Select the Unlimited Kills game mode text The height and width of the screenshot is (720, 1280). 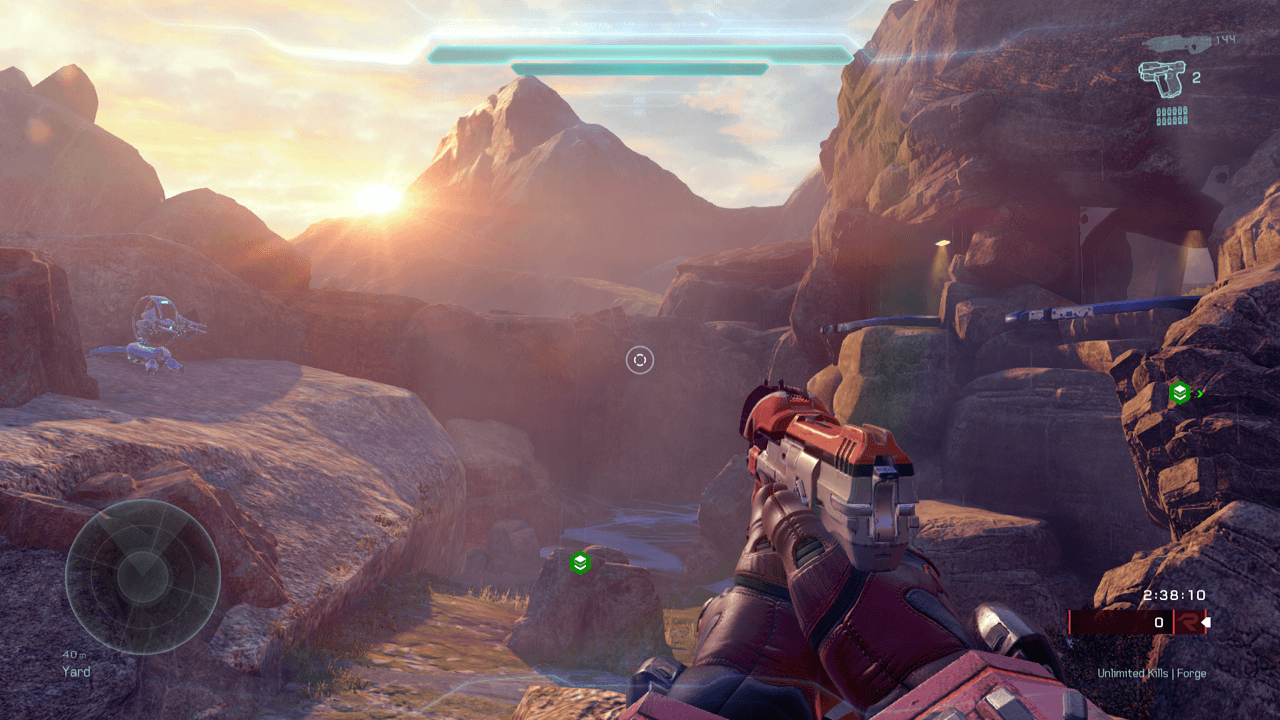[x=1134, y=674]
